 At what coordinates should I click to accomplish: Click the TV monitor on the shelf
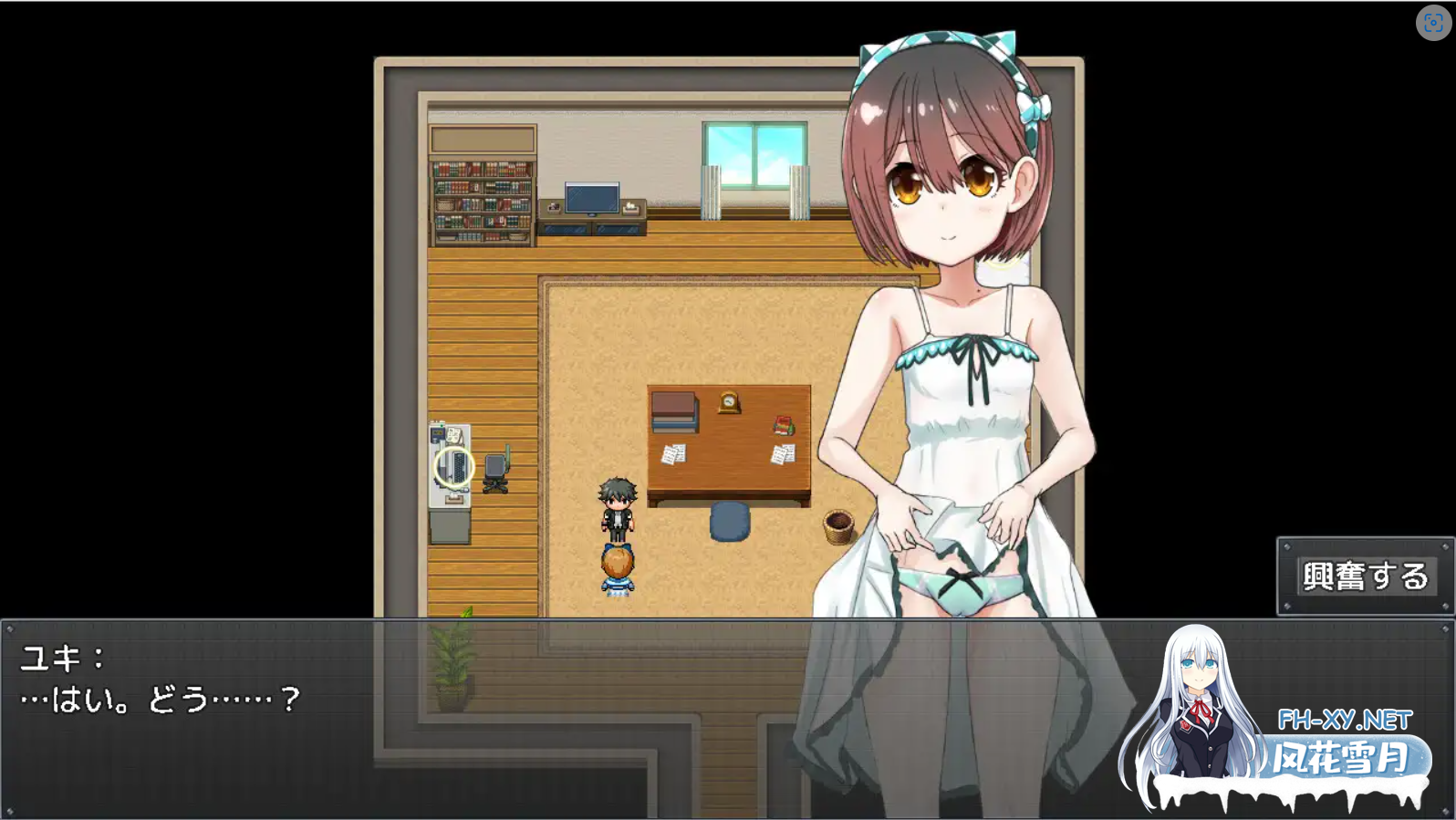tap(590, 199)
